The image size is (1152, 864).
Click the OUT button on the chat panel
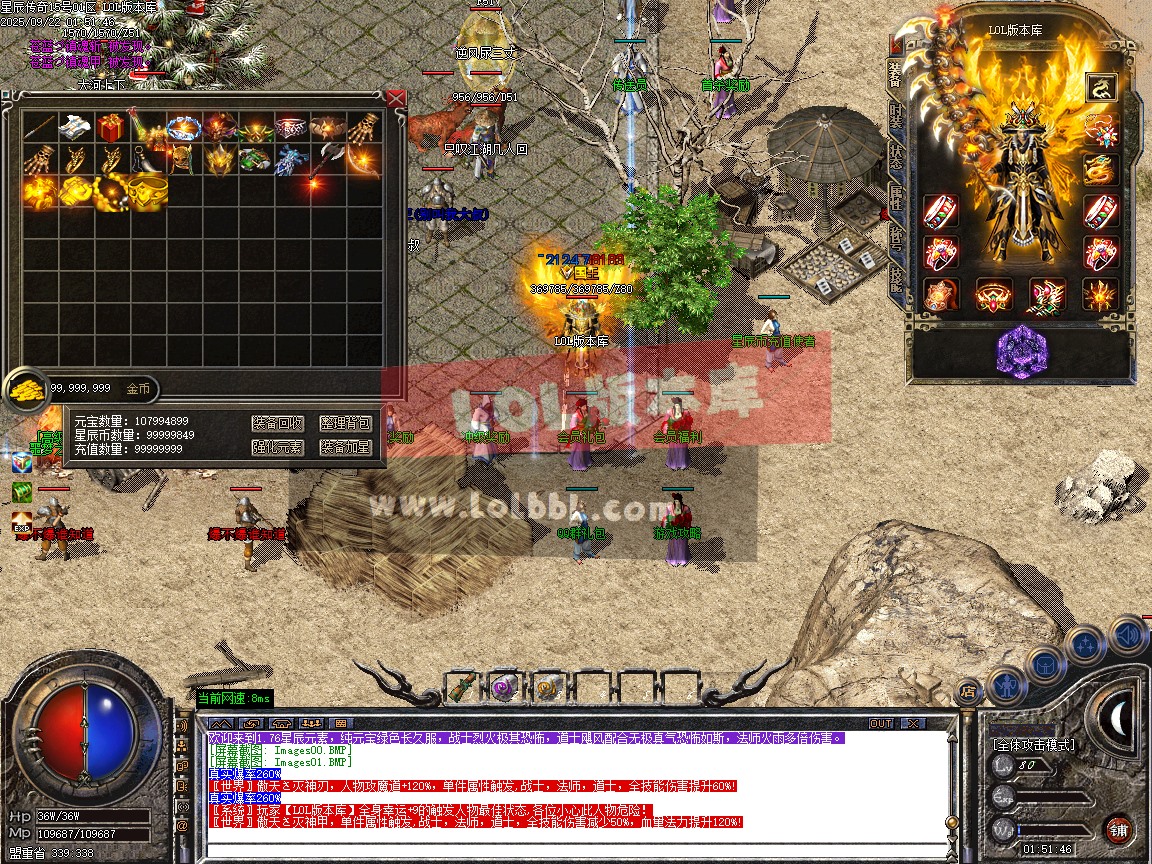coord(881,723)
